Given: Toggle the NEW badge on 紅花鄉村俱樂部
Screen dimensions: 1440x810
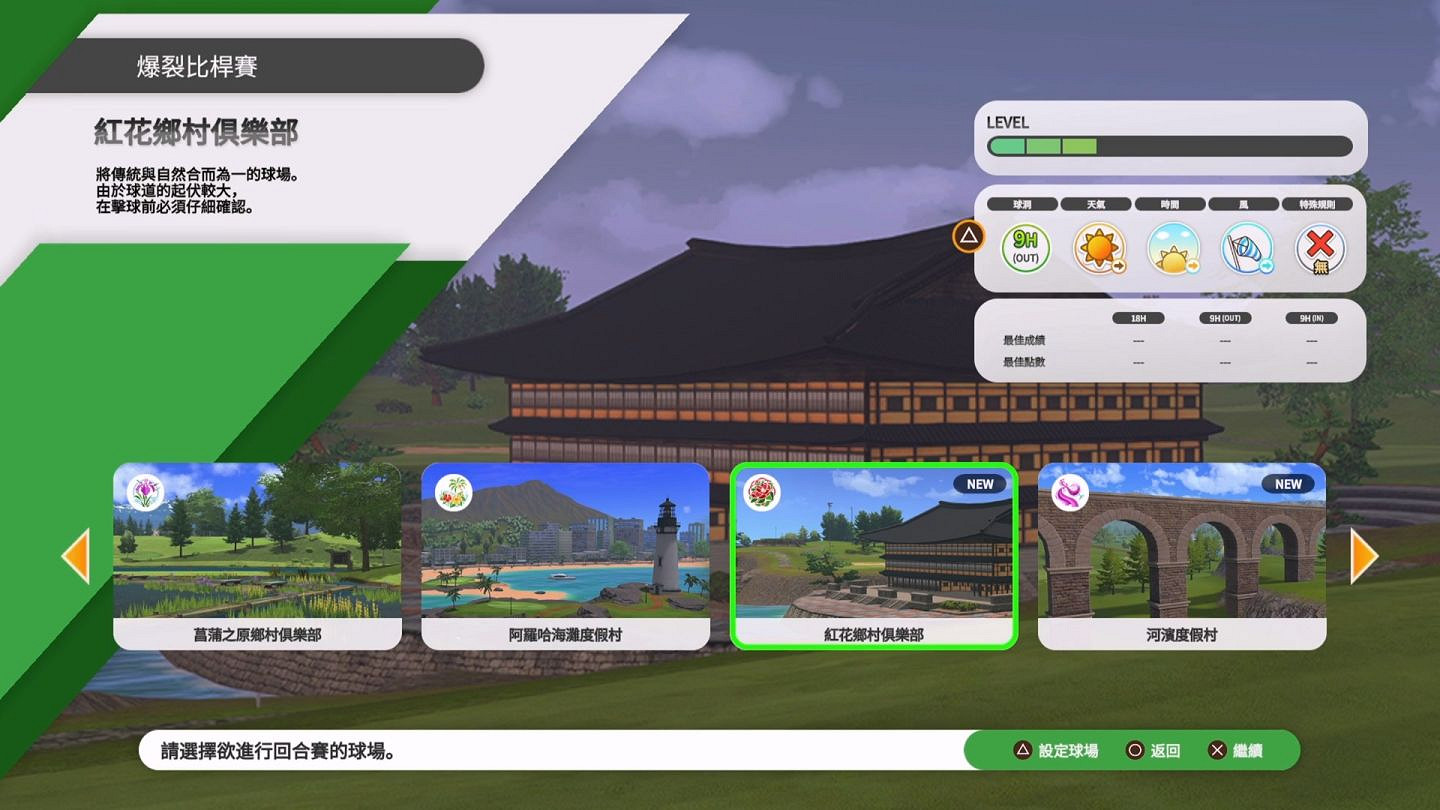Looking at the screenshot, I should pyautogui.click(x=979, y=483).
